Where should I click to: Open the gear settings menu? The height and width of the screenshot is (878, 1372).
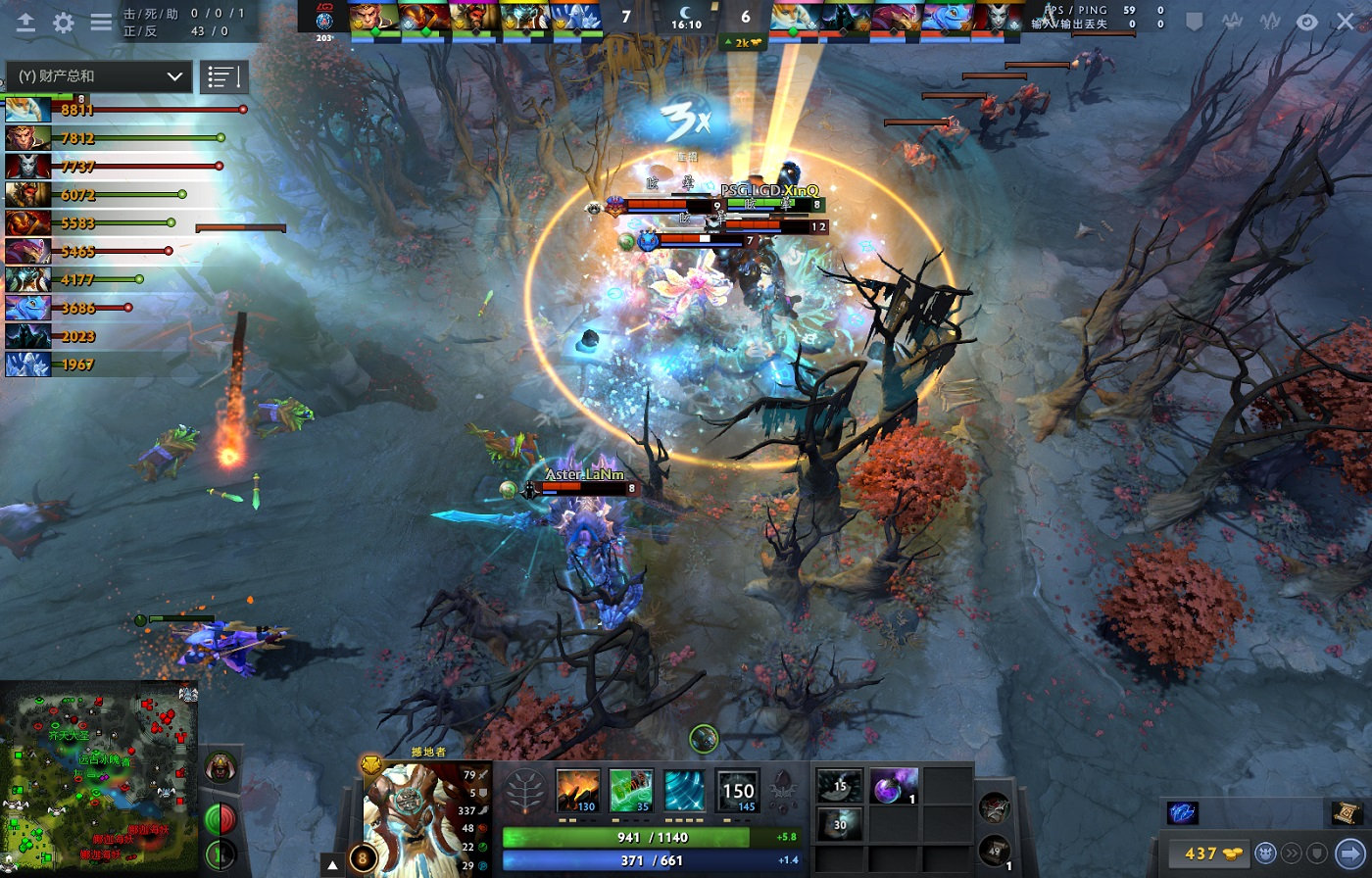point(64,23)
